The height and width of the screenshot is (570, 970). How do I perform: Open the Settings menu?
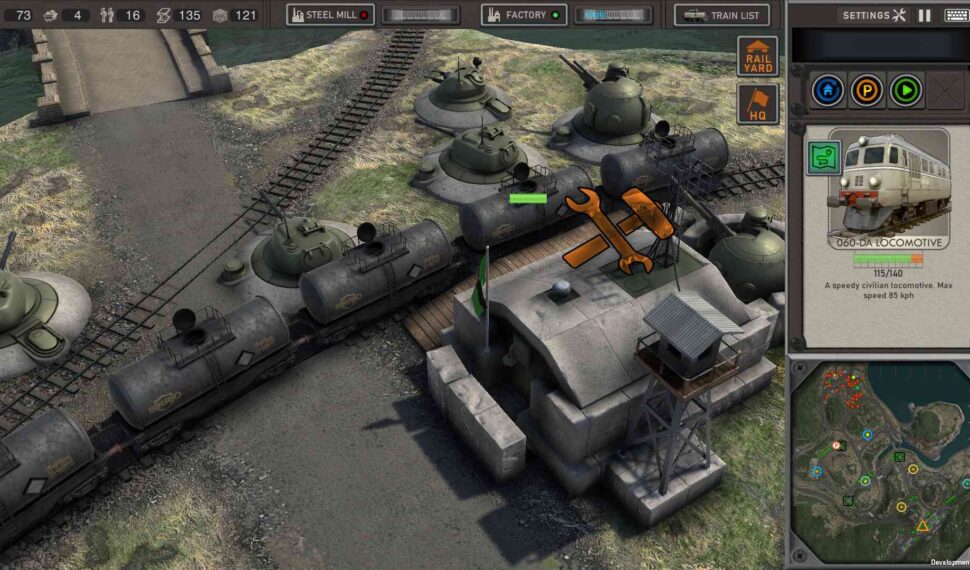pyautogui.click(x=873, y=15)
